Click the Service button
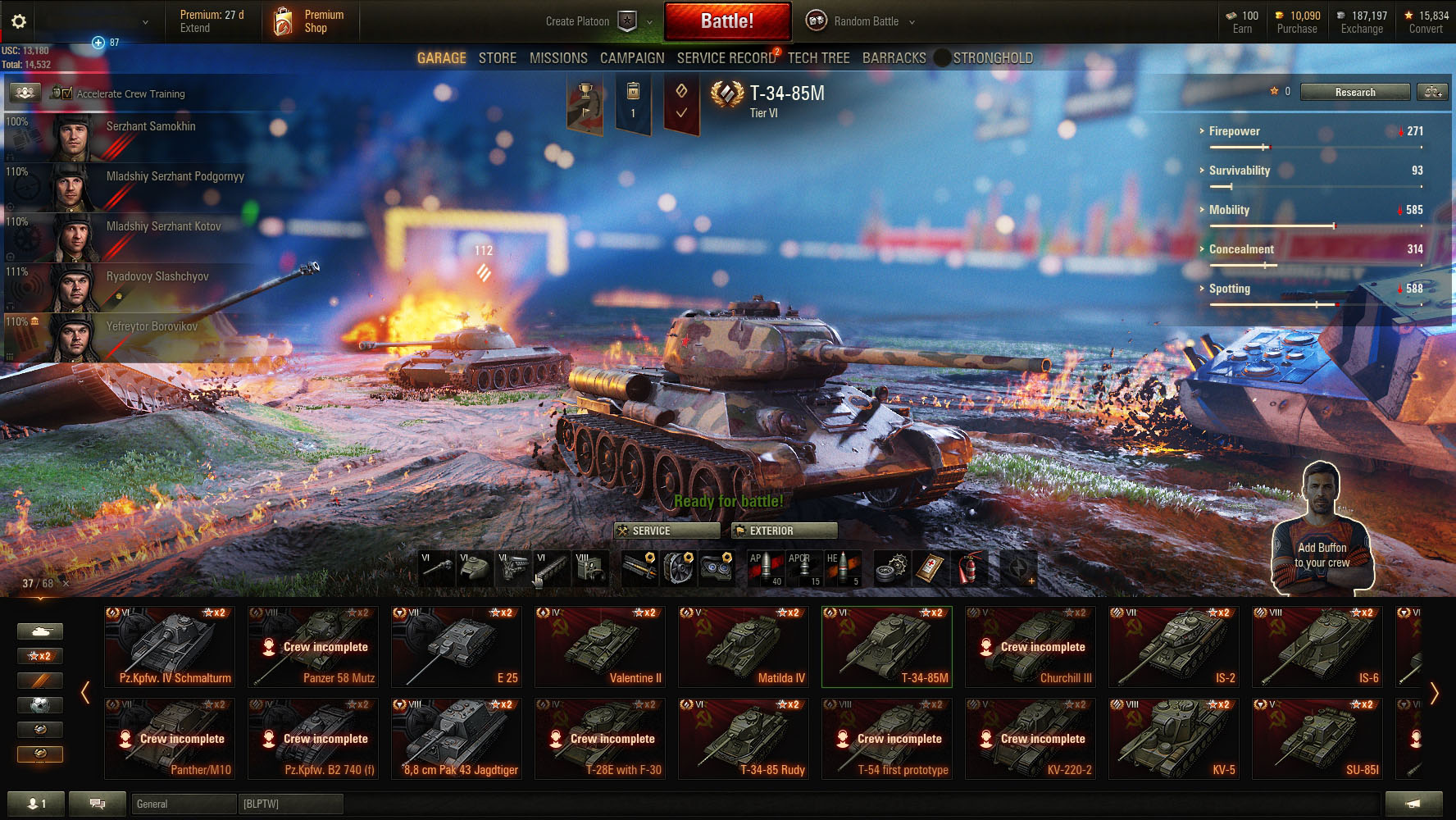This screenshot has height=820, width=1456. [x=667, y=531]
